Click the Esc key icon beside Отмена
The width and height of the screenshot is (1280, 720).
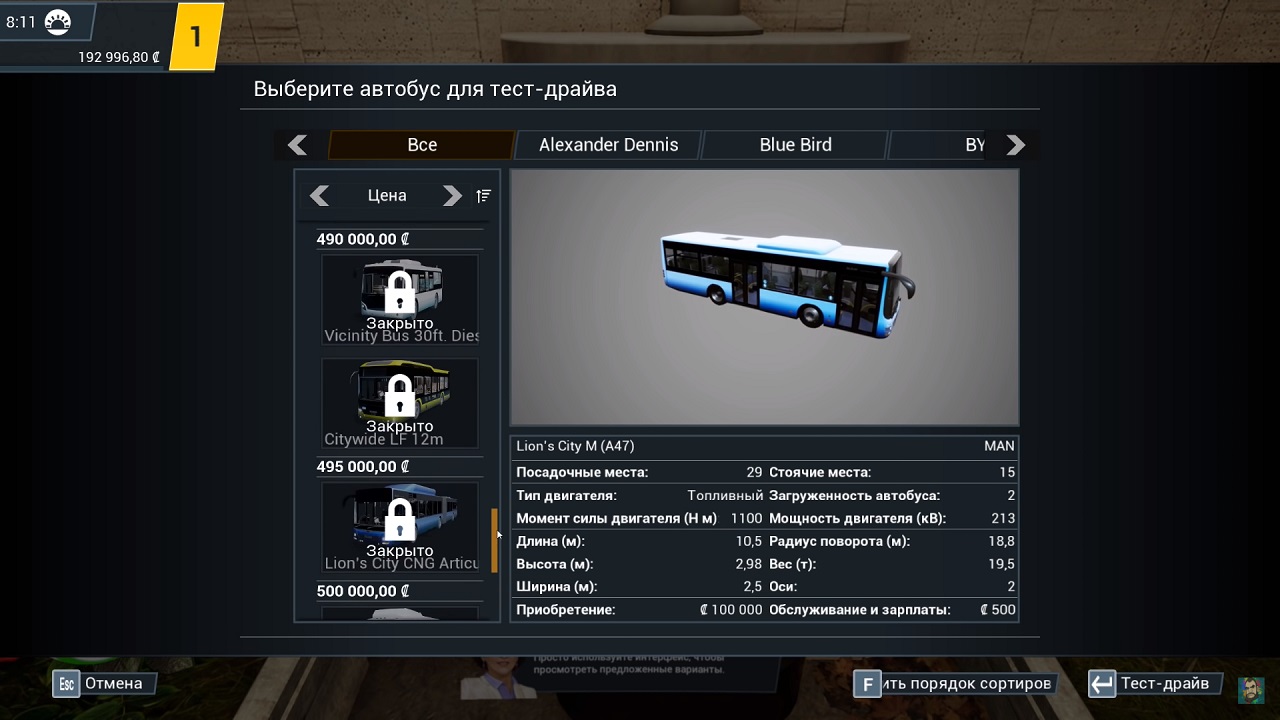click(x=65, y=683)
